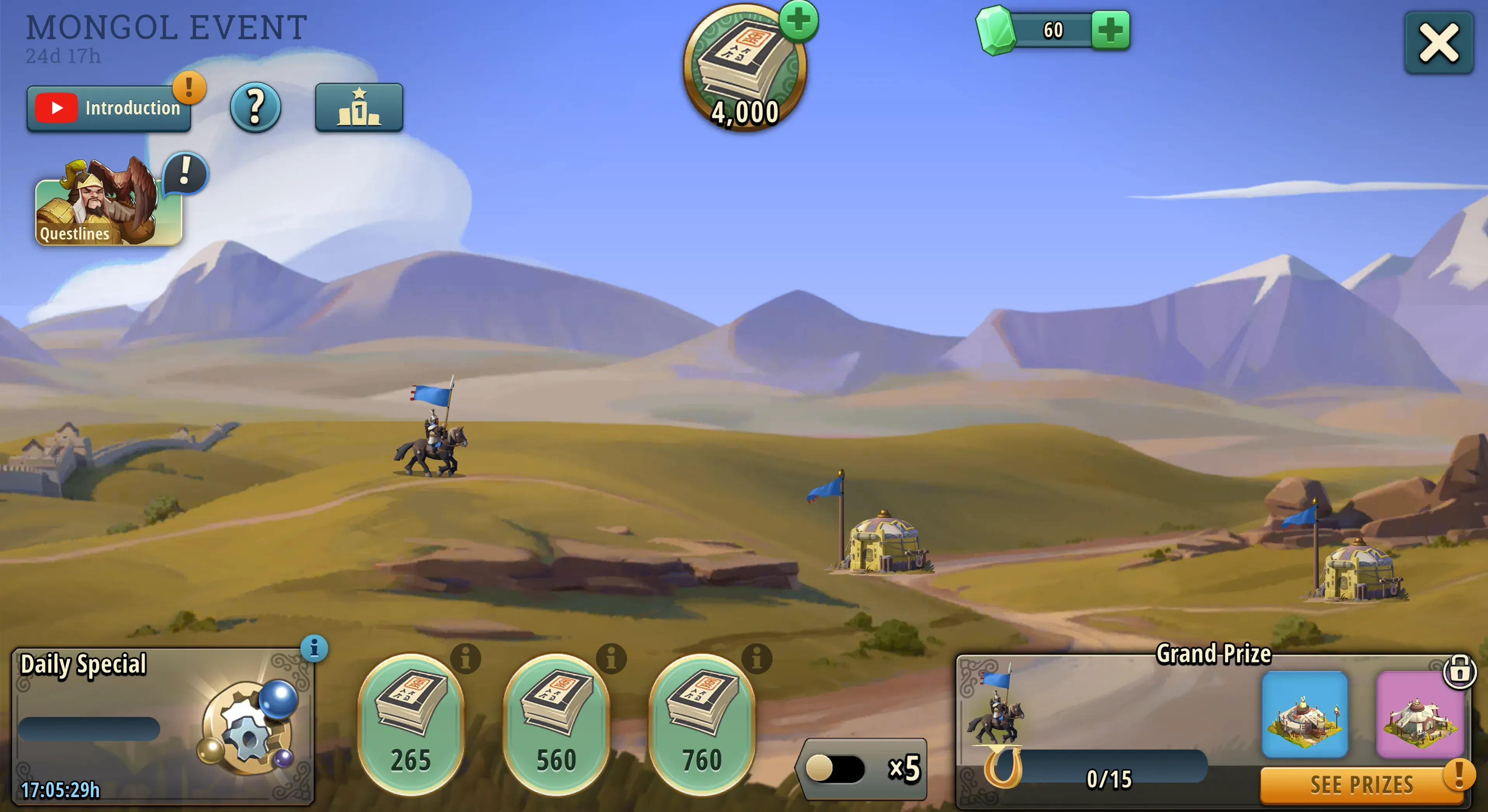View info for the 760 option

(757, 658)
